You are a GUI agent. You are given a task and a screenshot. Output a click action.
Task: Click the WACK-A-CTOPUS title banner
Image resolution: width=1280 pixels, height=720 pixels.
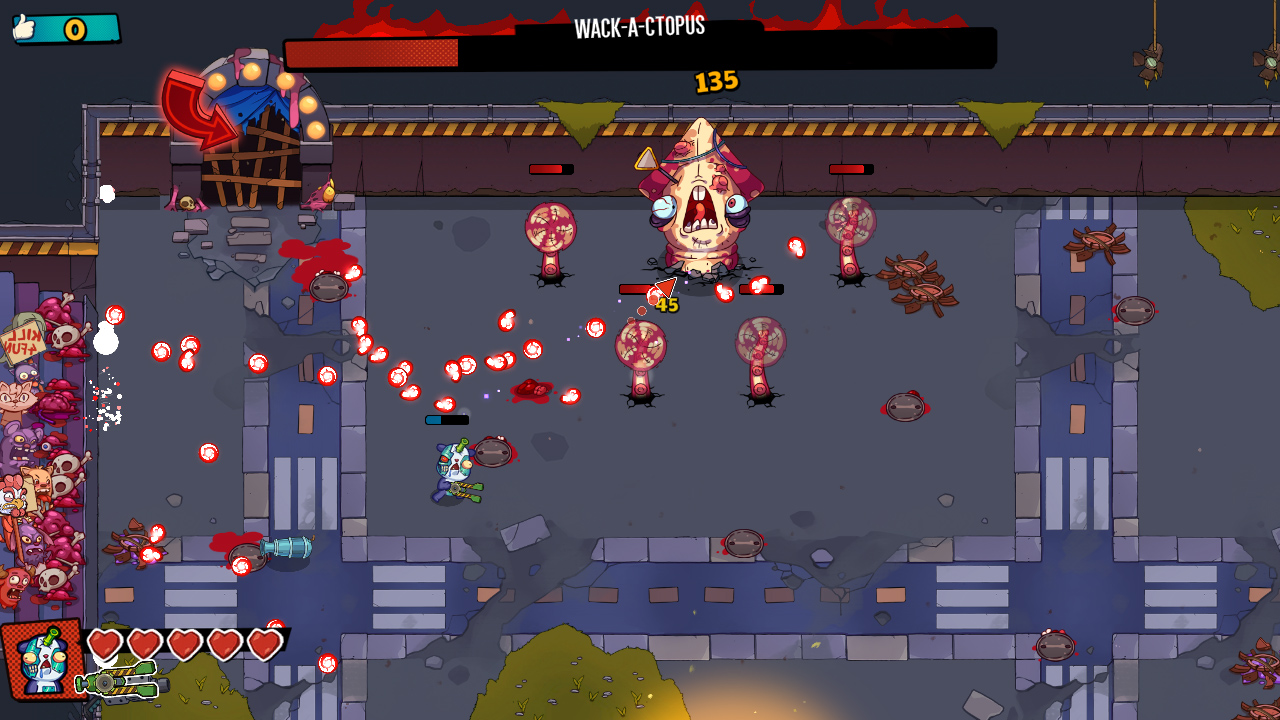[x=642, y=27]
